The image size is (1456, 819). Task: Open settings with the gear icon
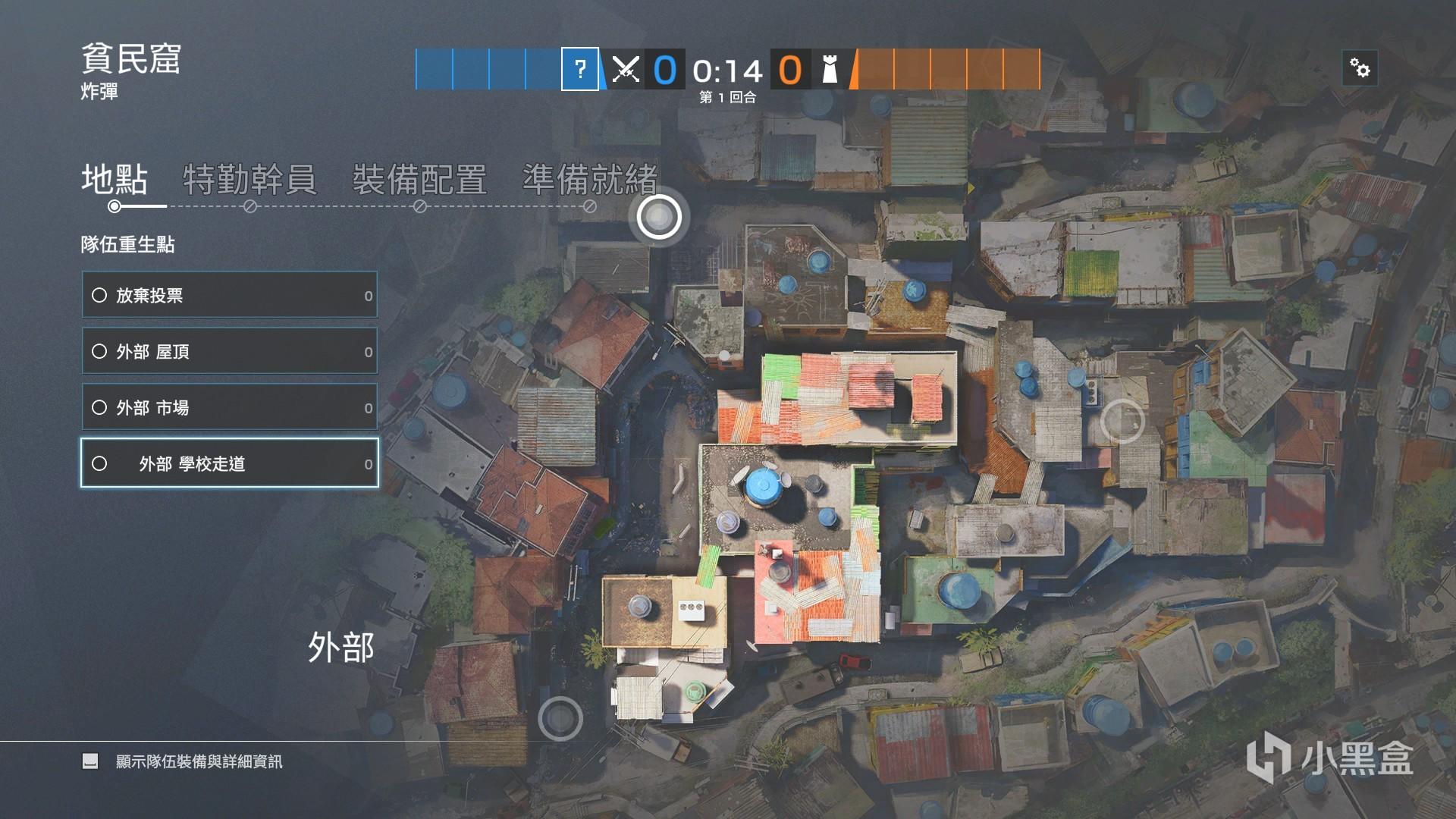(1360, 70)
